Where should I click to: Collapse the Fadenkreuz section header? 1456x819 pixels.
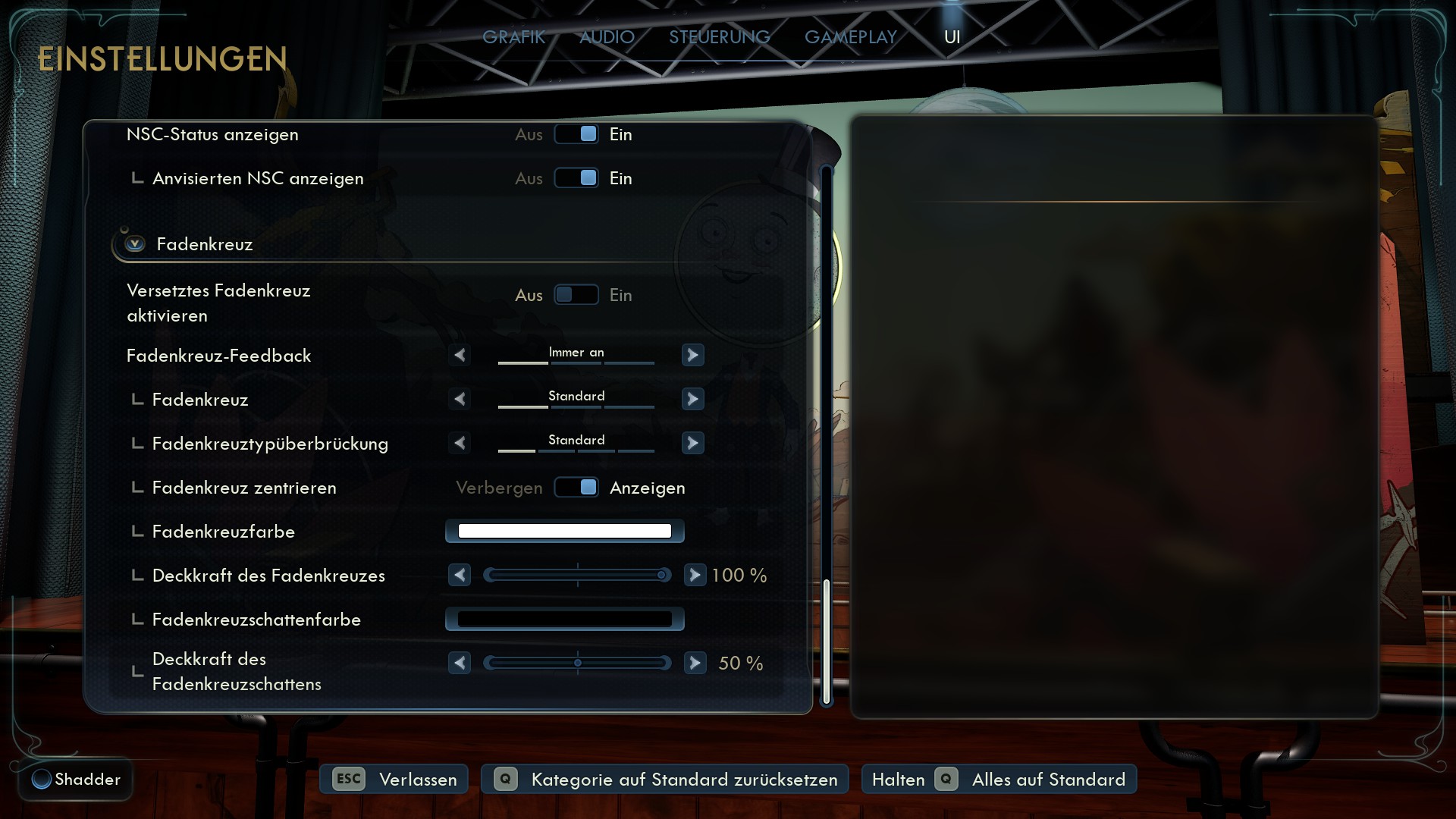(x=136, y=244)
